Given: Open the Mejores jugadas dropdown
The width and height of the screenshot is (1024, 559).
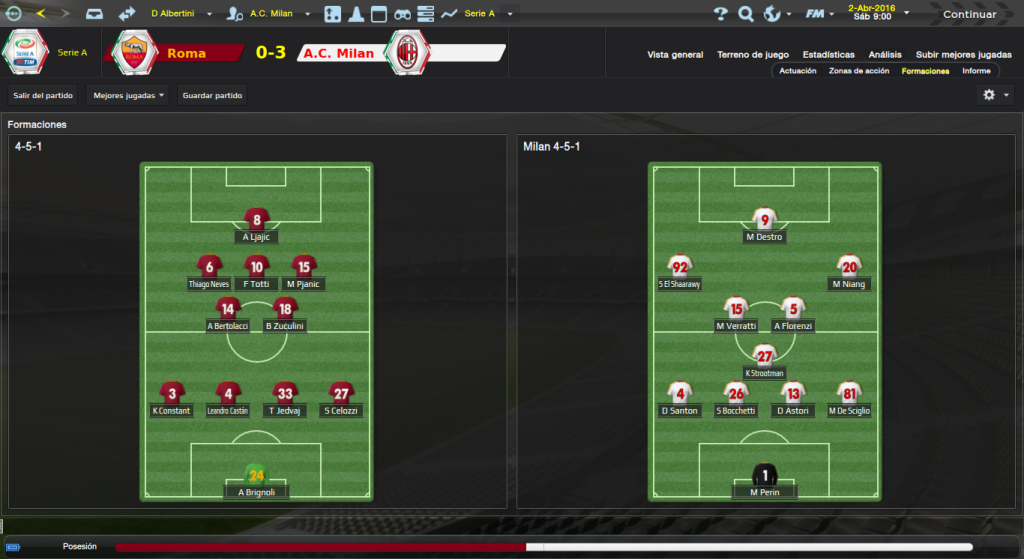Looking at the screenshot, I should 128,95.
